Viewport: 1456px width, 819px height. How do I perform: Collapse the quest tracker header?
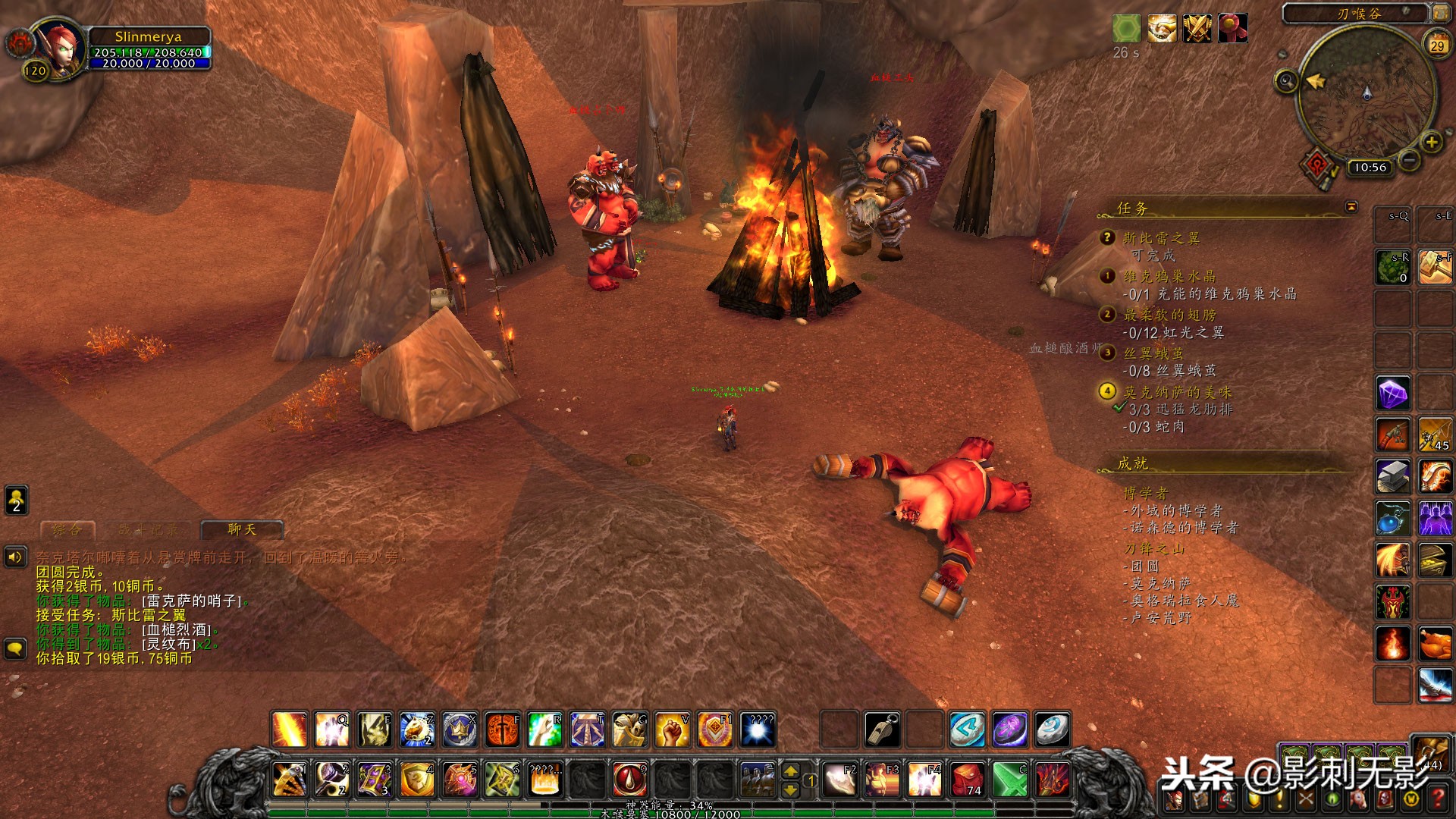[1351, 206]
